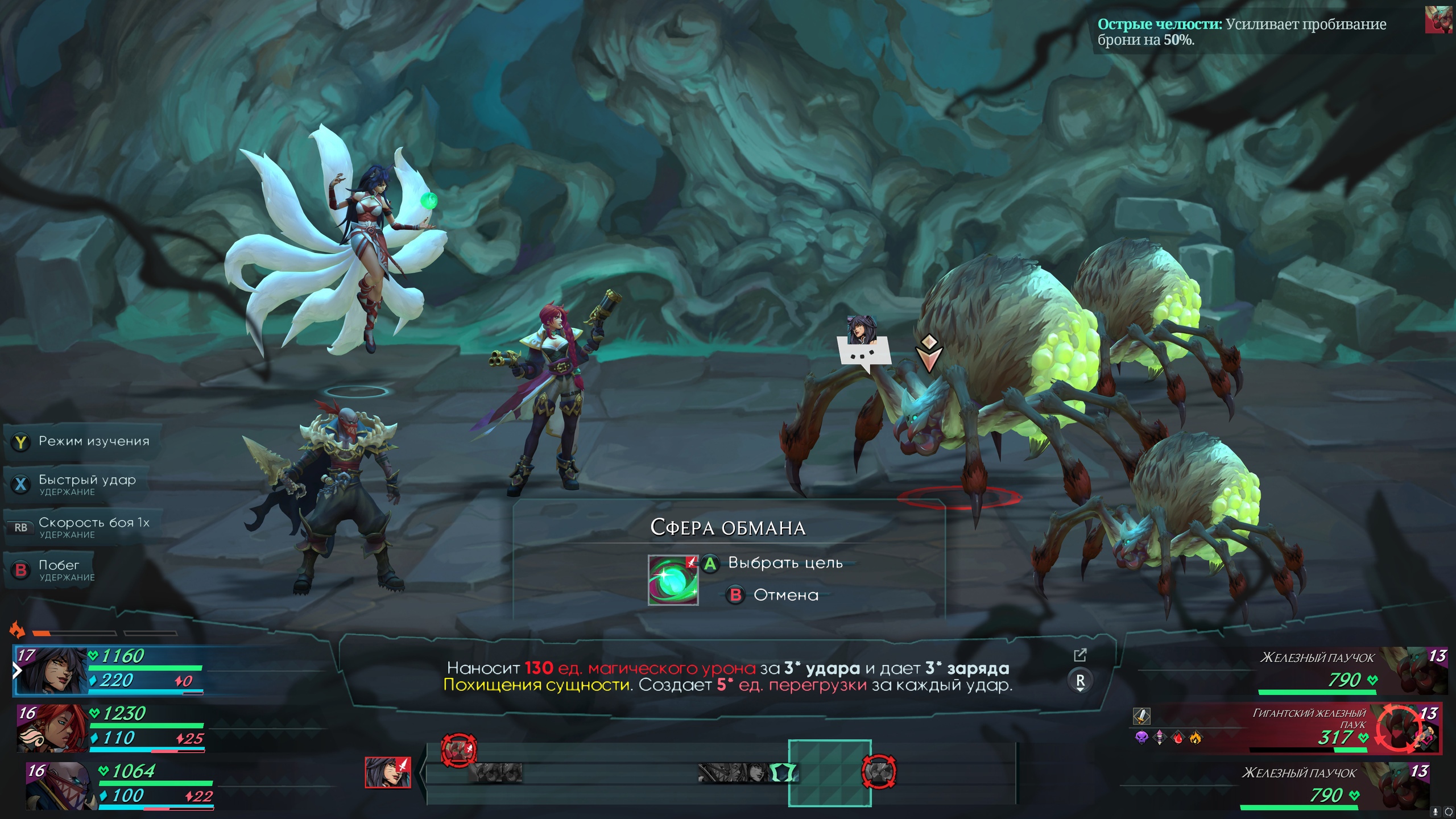
Task: Click the orange flame overcharge icon
Action: (x=17, y=630)
